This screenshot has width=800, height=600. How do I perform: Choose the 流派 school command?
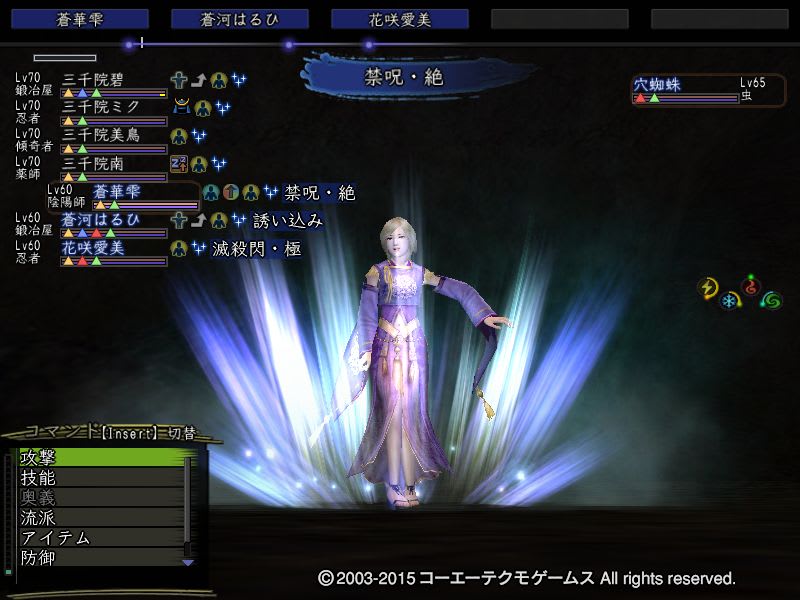pos(100,518)
